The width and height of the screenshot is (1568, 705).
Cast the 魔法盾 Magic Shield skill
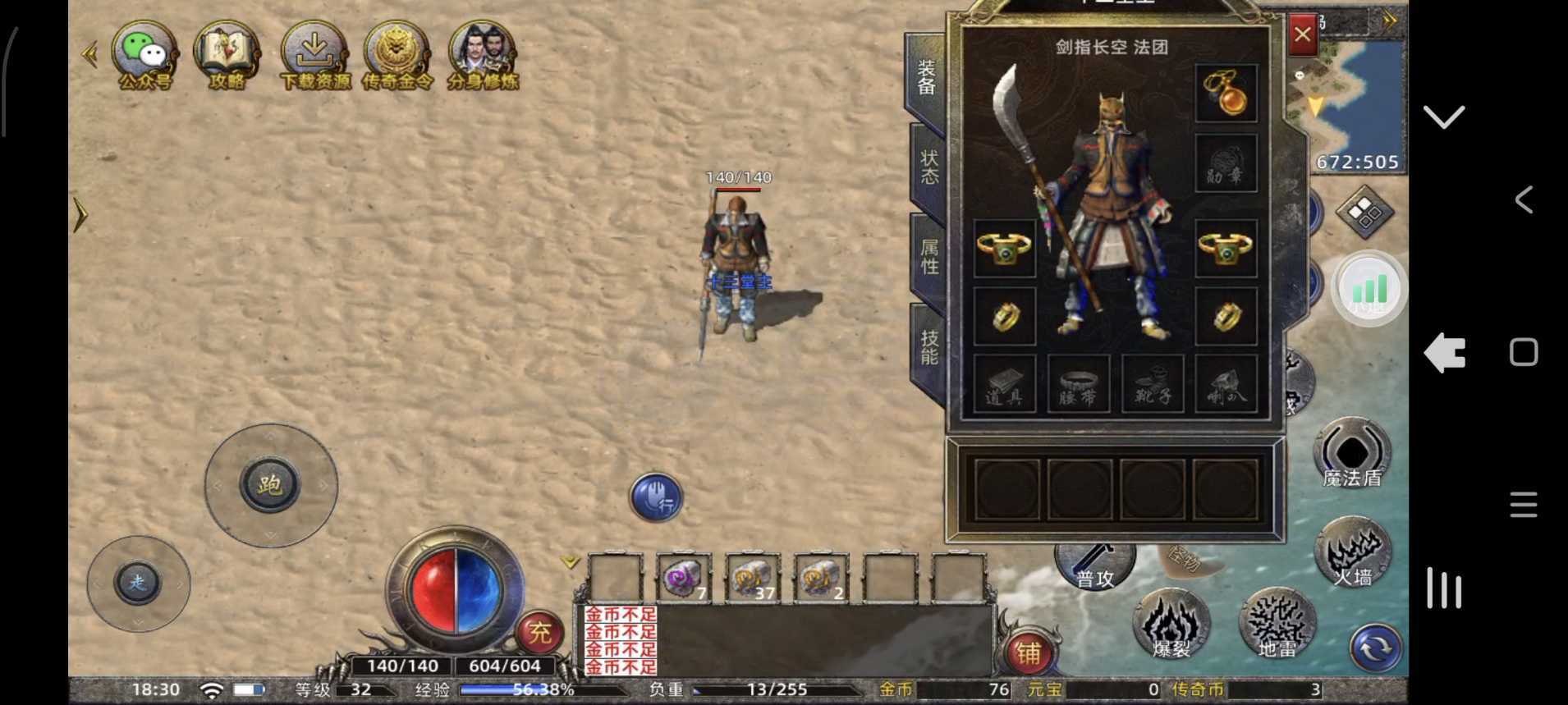pos(1351,451)
